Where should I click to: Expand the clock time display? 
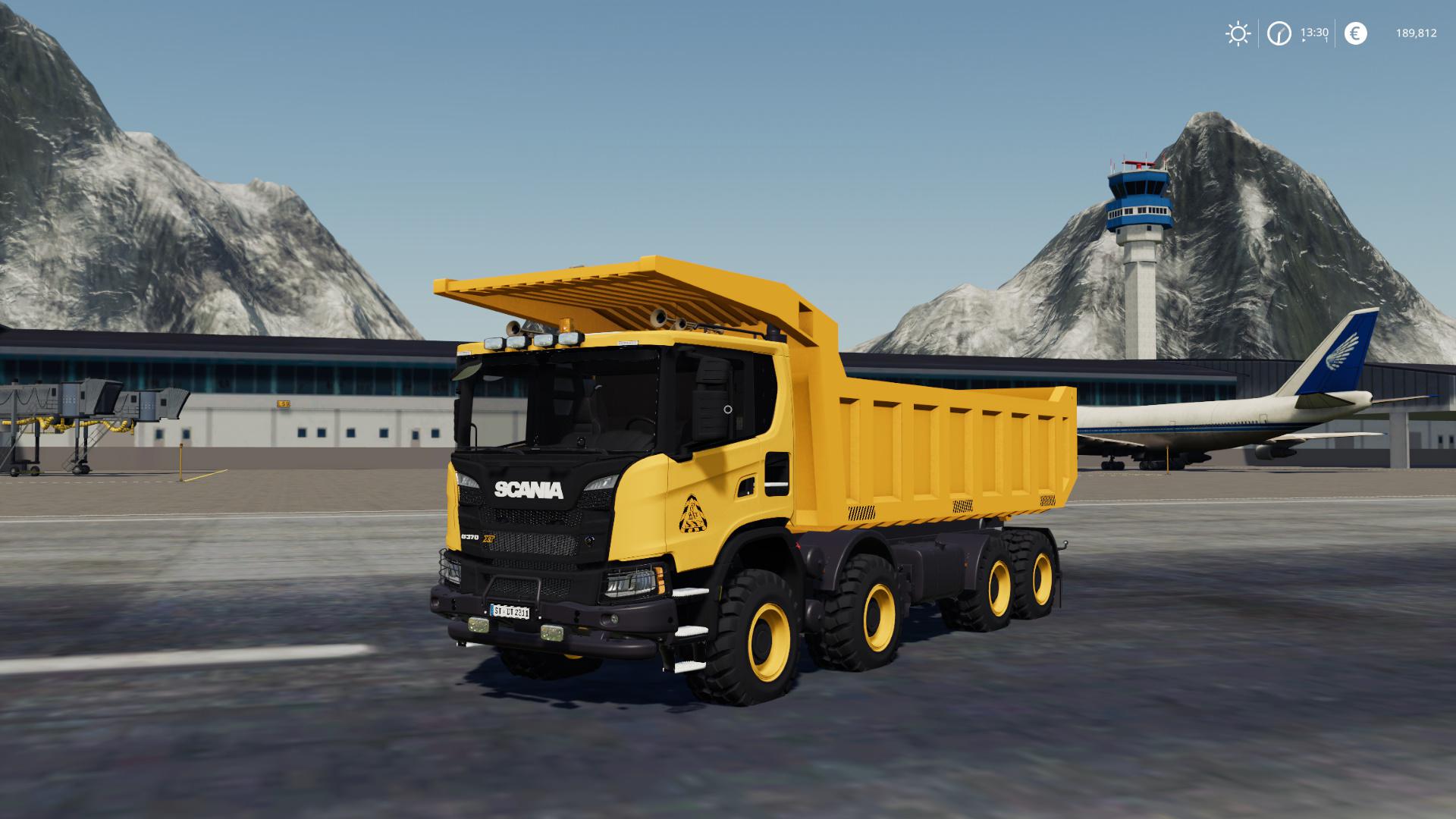[1279, 32]
